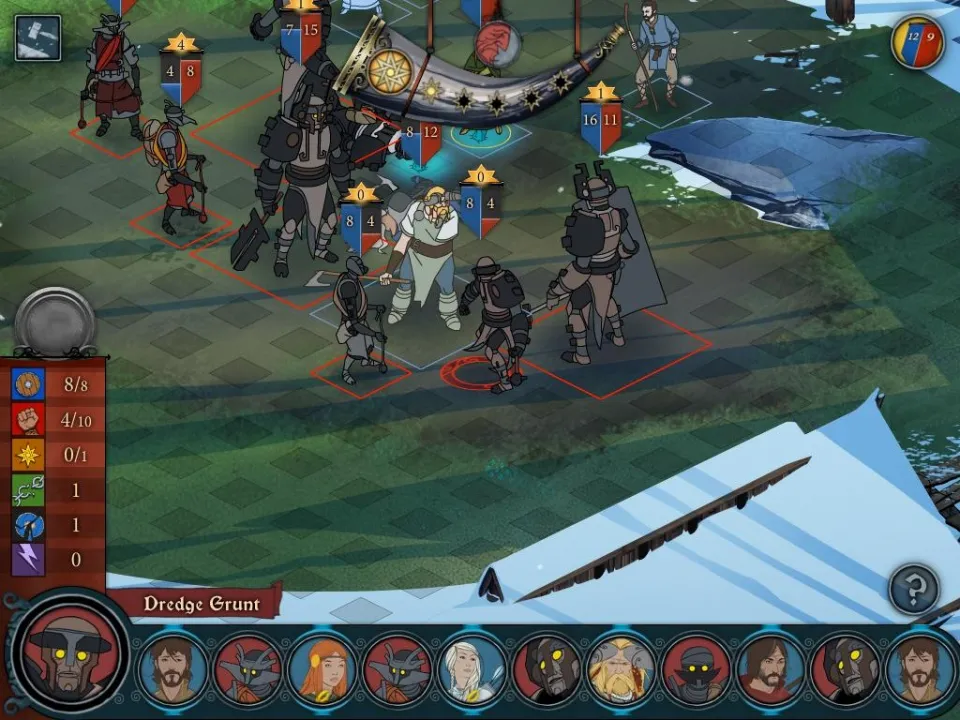Choose the horned blond varl portrait
960x720 pixels.
point(622,669)
